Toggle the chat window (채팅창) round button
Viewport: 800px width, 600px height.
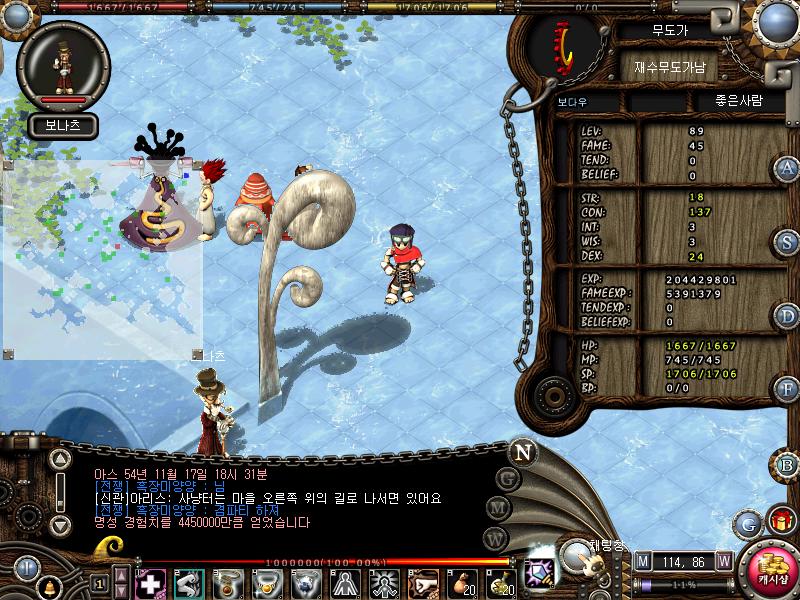point(577,555)
